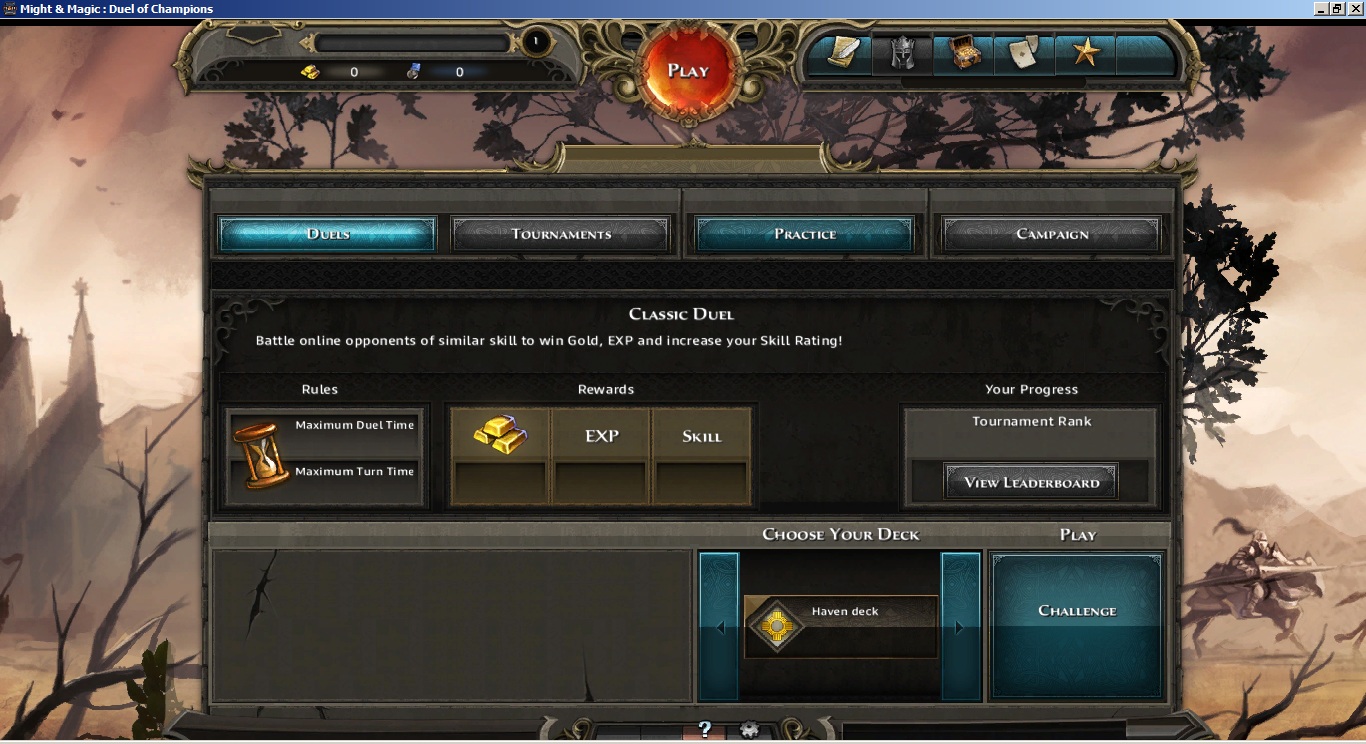The height and width of the screenshot is (744, 1366).
Task: Switch to the Duels tab
Action: [x=328, y=234]
